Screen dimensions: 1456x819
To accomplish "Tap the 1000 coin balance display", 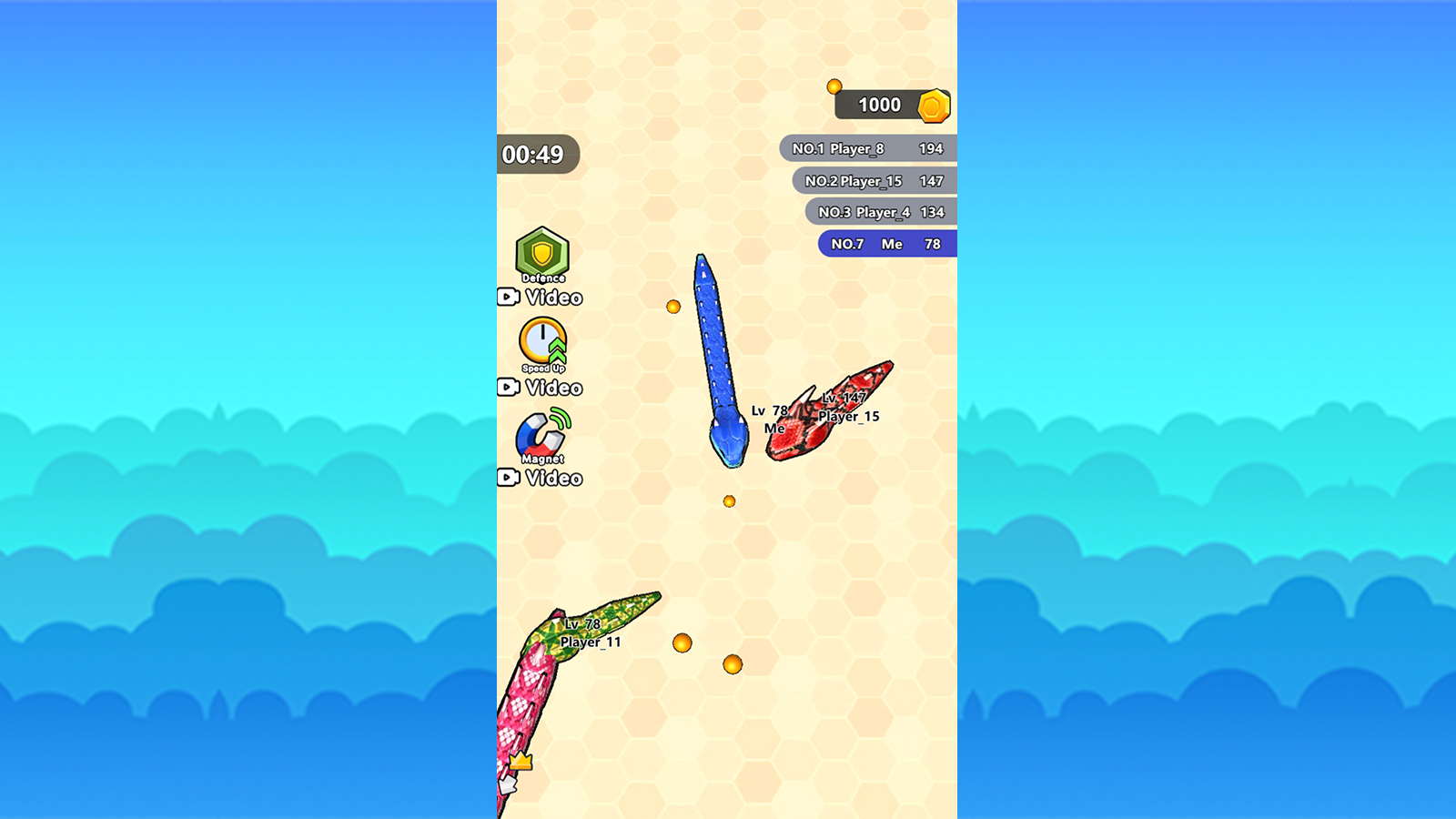I will click(x=878, y=105).
